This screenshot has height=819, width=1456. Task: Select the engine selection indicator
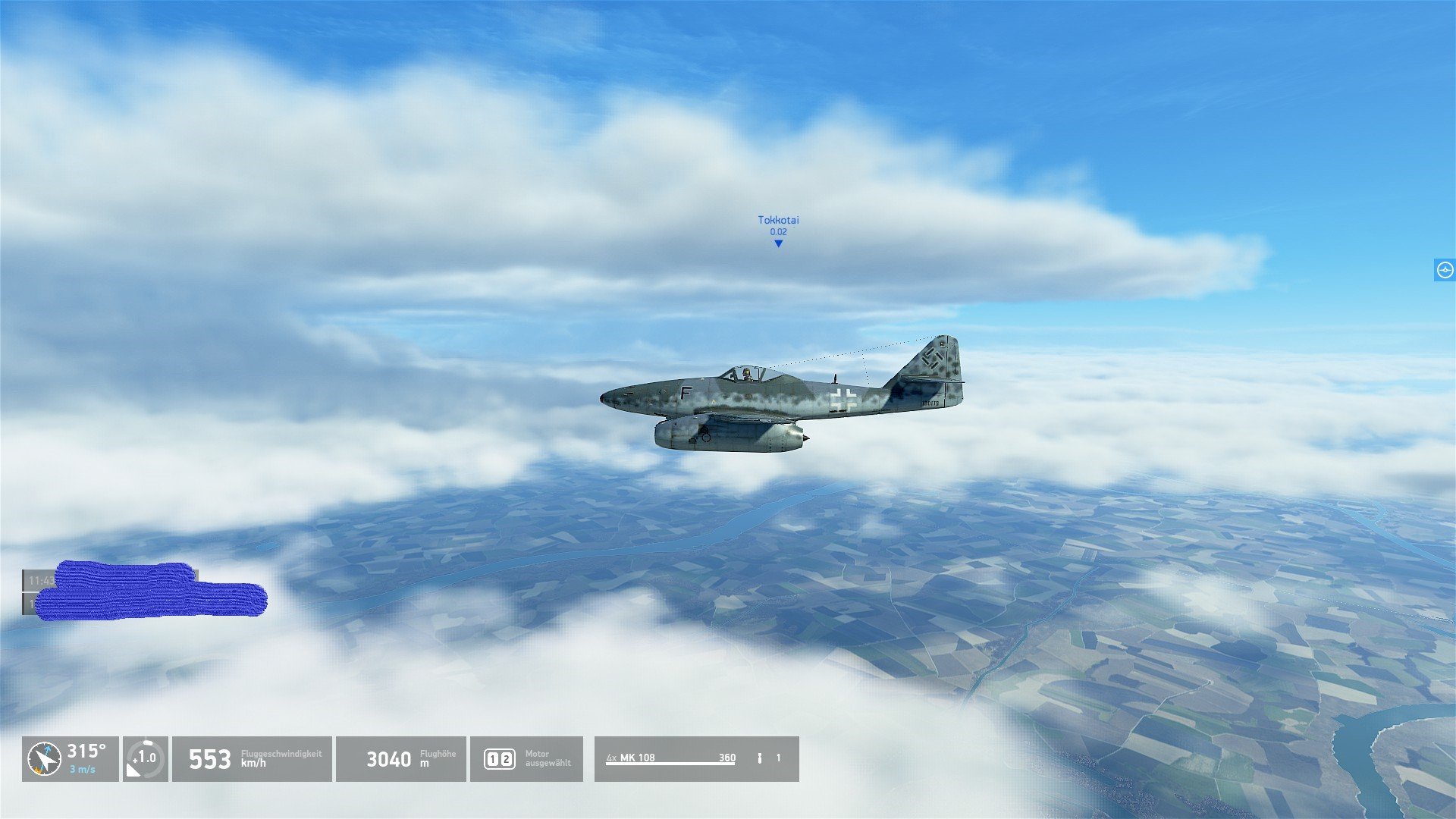(x=526, y=759)
